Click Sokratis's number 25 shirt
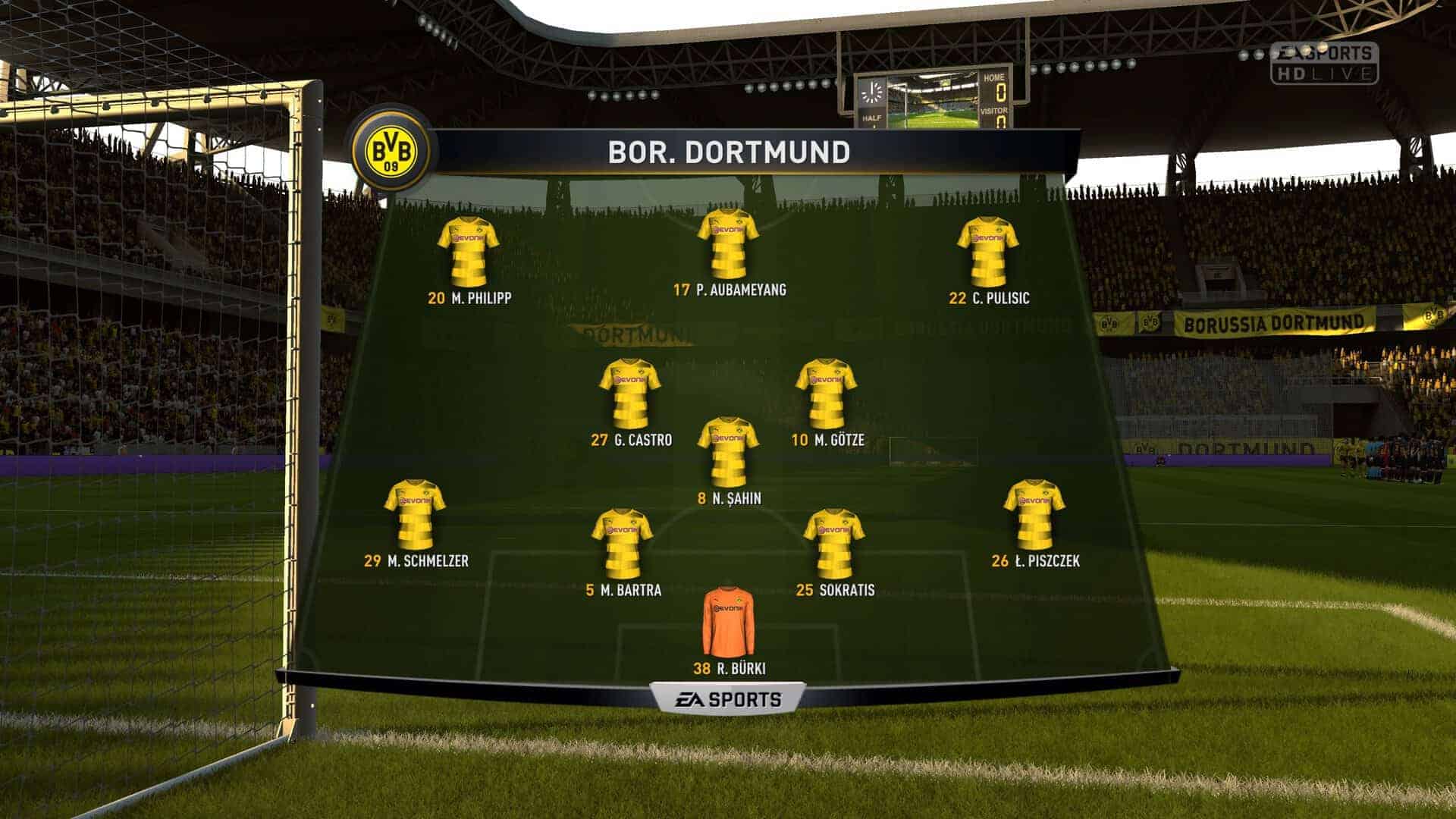This screenshot has width=1456, height=819. [x=833, y=543]
